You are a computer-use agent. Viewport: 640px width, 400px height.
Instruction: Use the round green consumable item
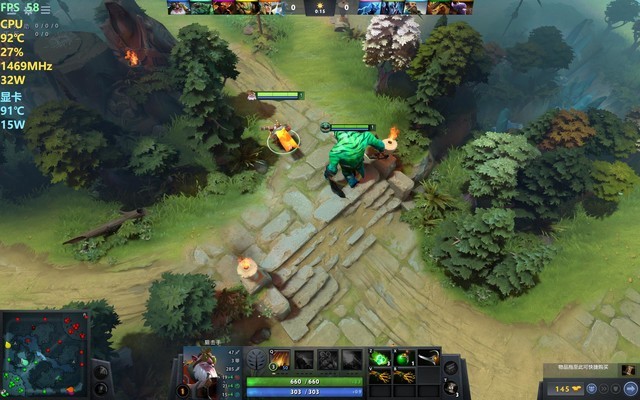(404, 358)
